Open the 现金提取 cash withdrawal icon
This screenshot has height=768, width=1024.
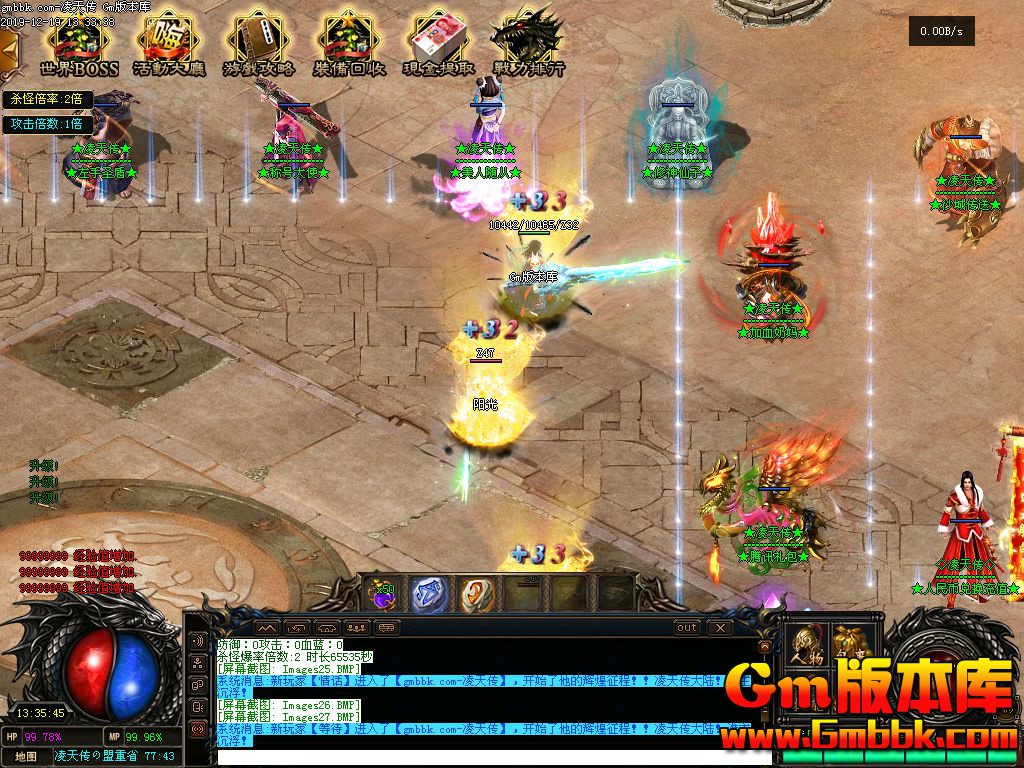click(439, 43)
